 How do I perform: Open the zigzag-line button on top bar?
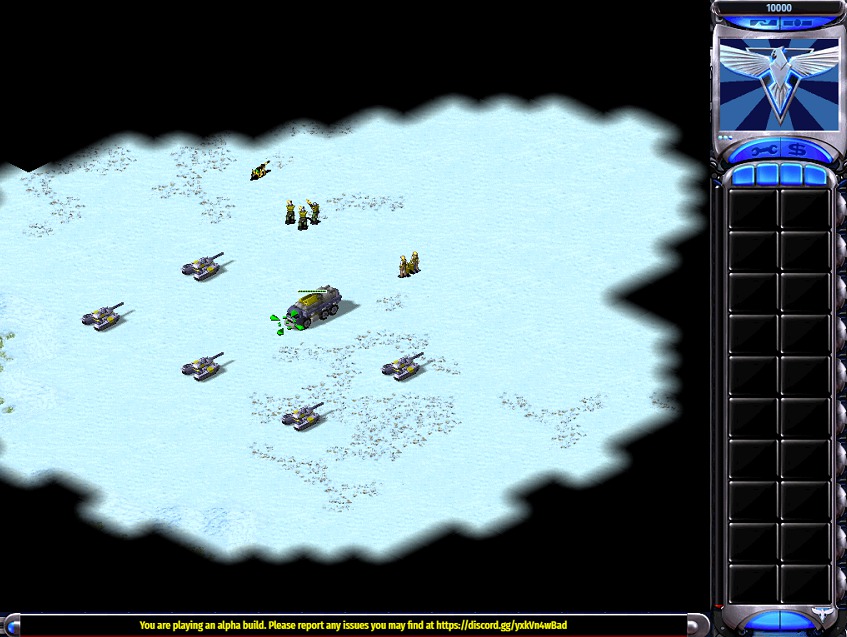[765, 22]
